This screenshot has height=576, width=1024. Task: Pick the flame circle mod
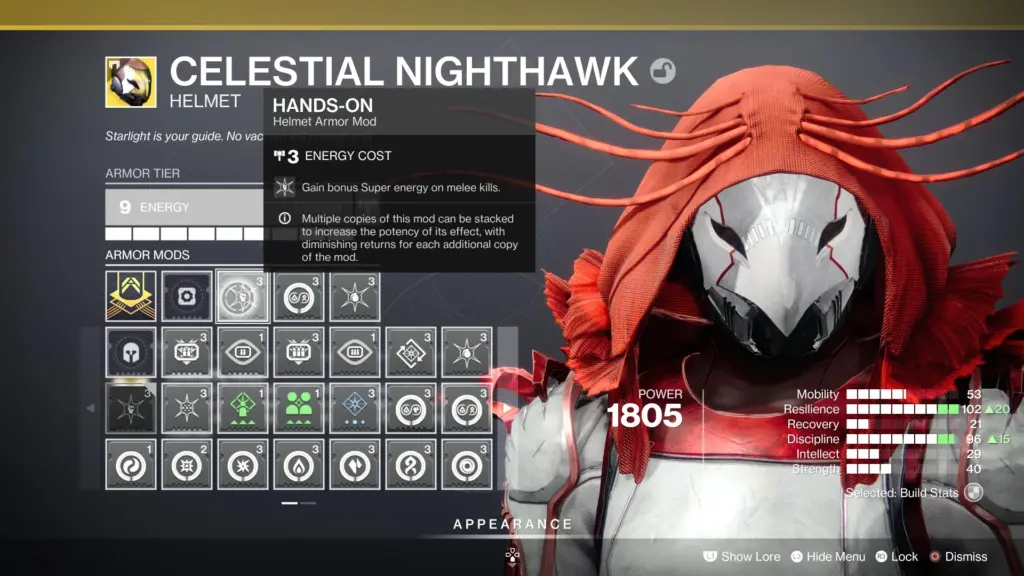[x=298, y=464]
